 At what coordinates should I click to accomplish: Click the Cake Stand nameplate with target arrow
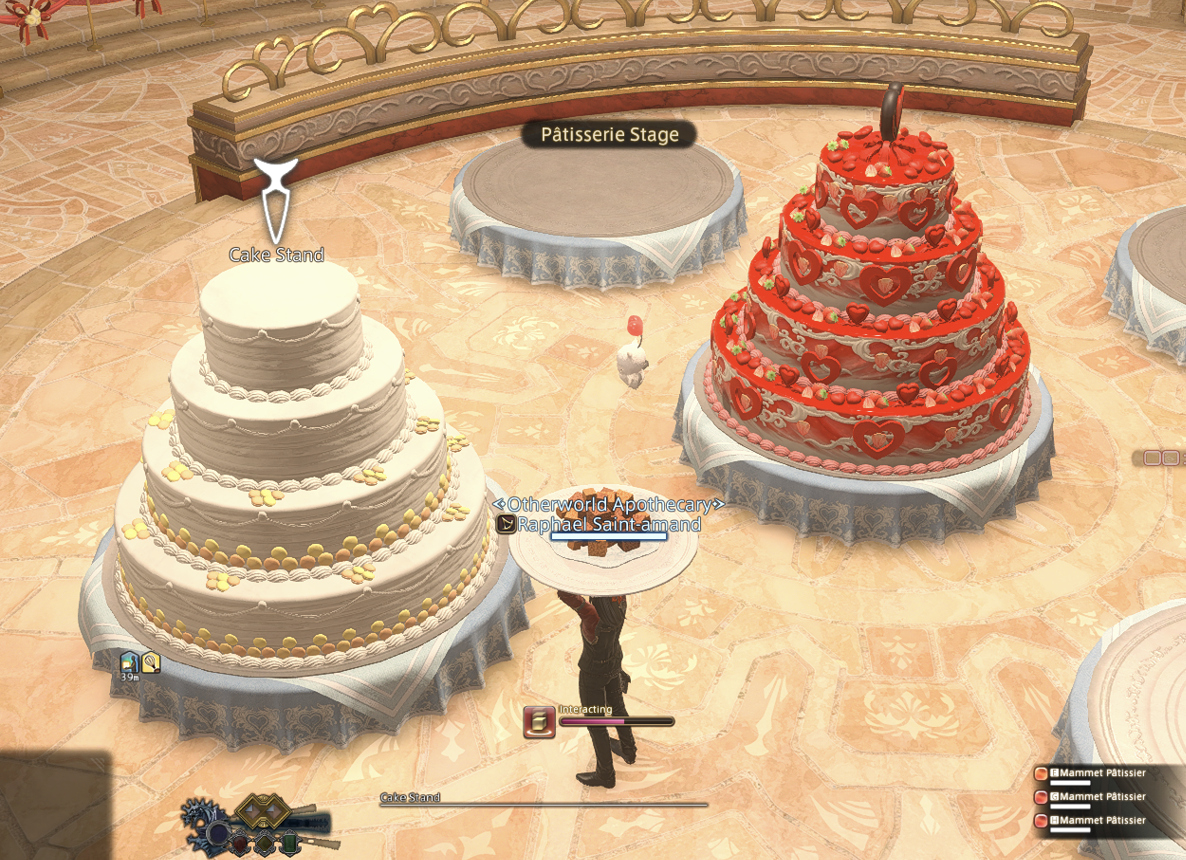point(276,255)
